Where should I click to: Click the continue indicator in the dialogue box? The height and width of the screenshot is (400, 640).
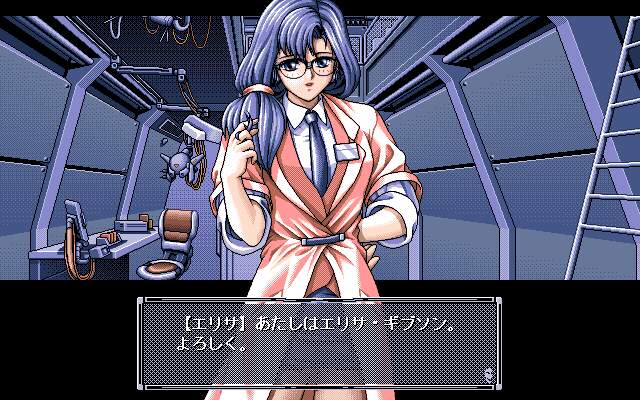pyautogui.click(x=487, y=373)
